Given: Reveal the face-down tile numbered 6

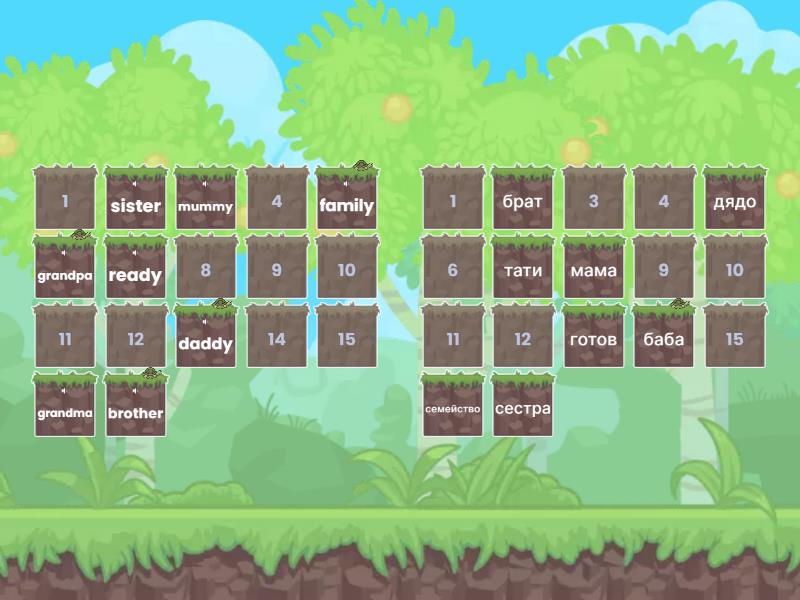Looking at the screenshot, I should pyautogui.click(x=452, y=270).
